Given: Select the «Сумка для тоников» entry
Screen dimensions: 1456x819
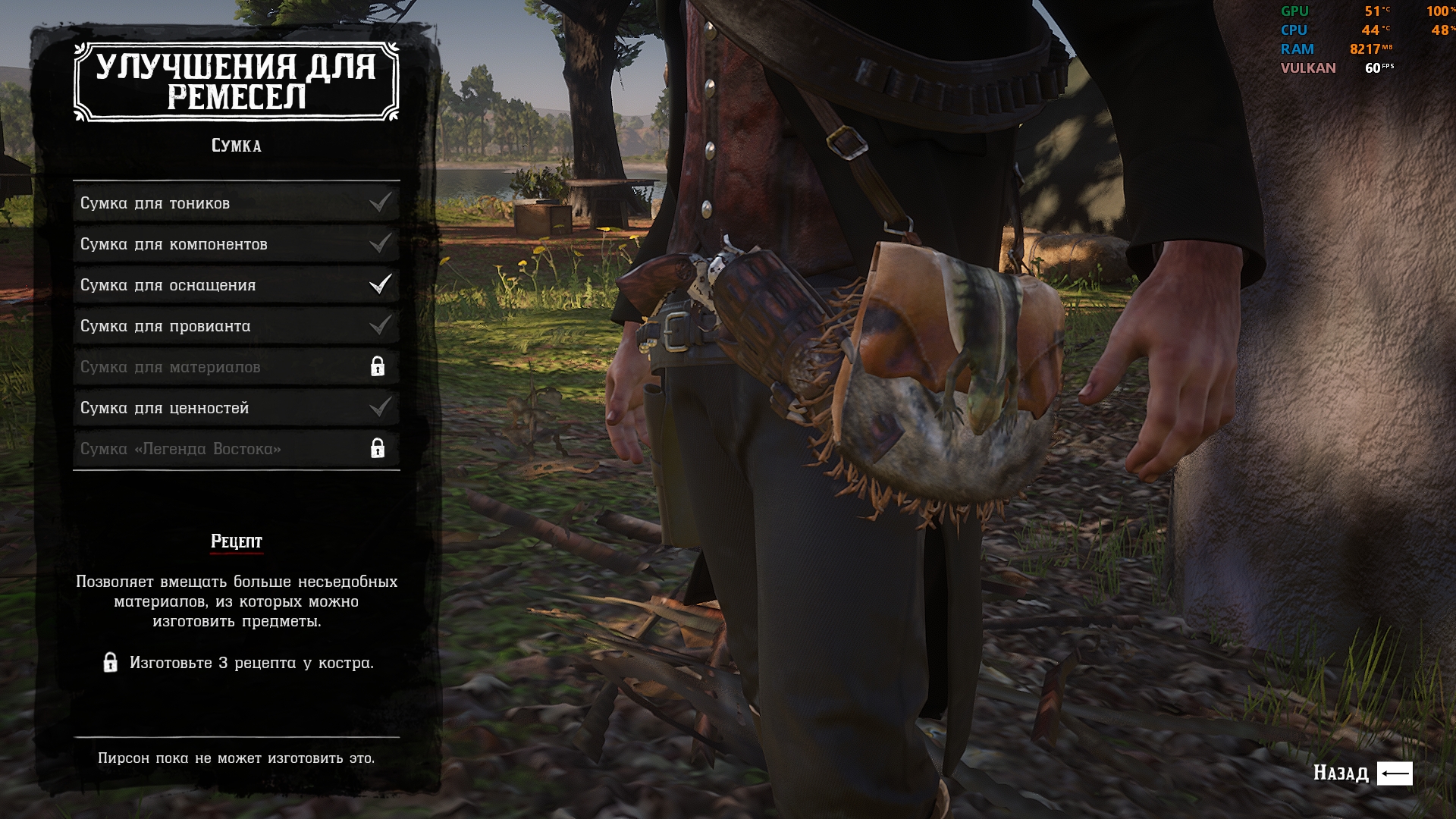Looking at the screenshot, I should [x=236, y=203].
